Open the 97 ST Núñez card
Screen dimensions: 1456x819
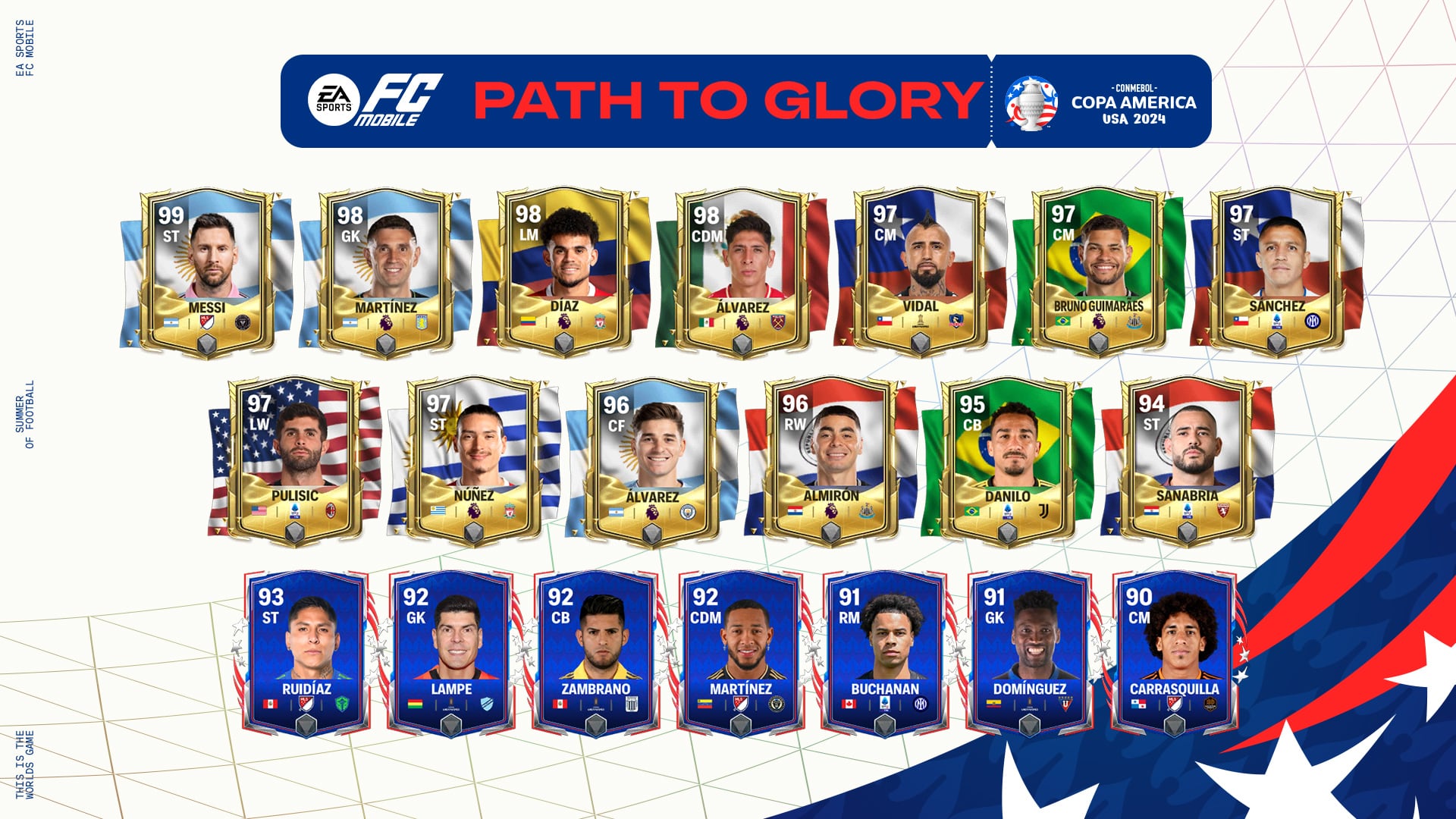474,461
